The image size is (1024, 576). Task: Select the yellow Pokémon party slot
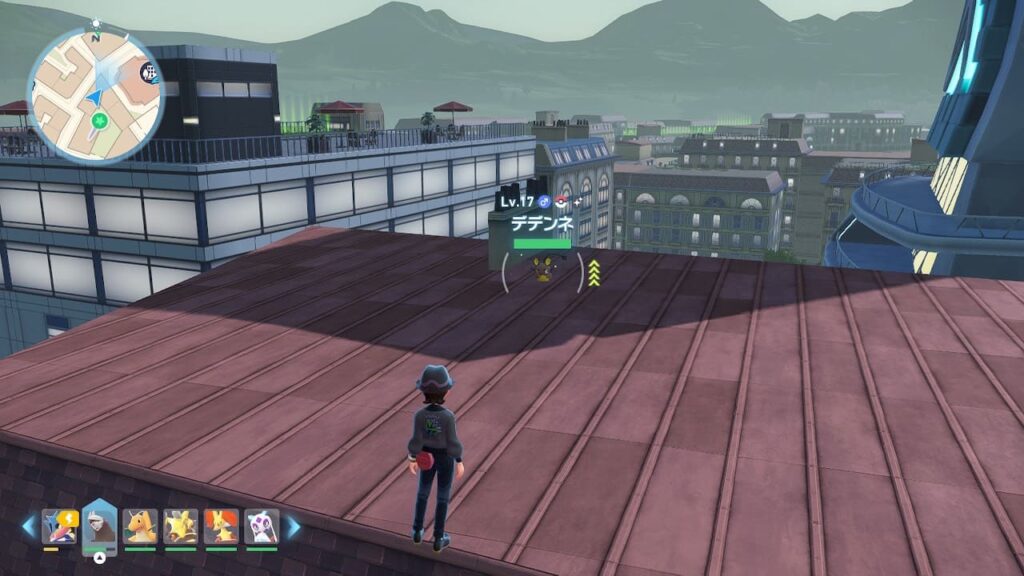[180, 527]
